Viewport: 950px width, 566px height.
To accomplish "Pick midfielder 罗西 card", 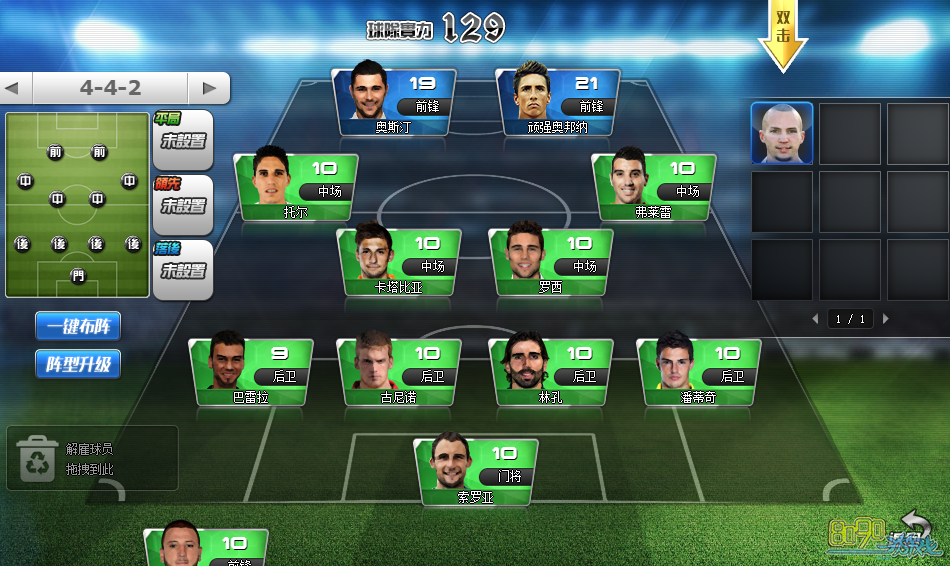I will (x=550, y=262).
